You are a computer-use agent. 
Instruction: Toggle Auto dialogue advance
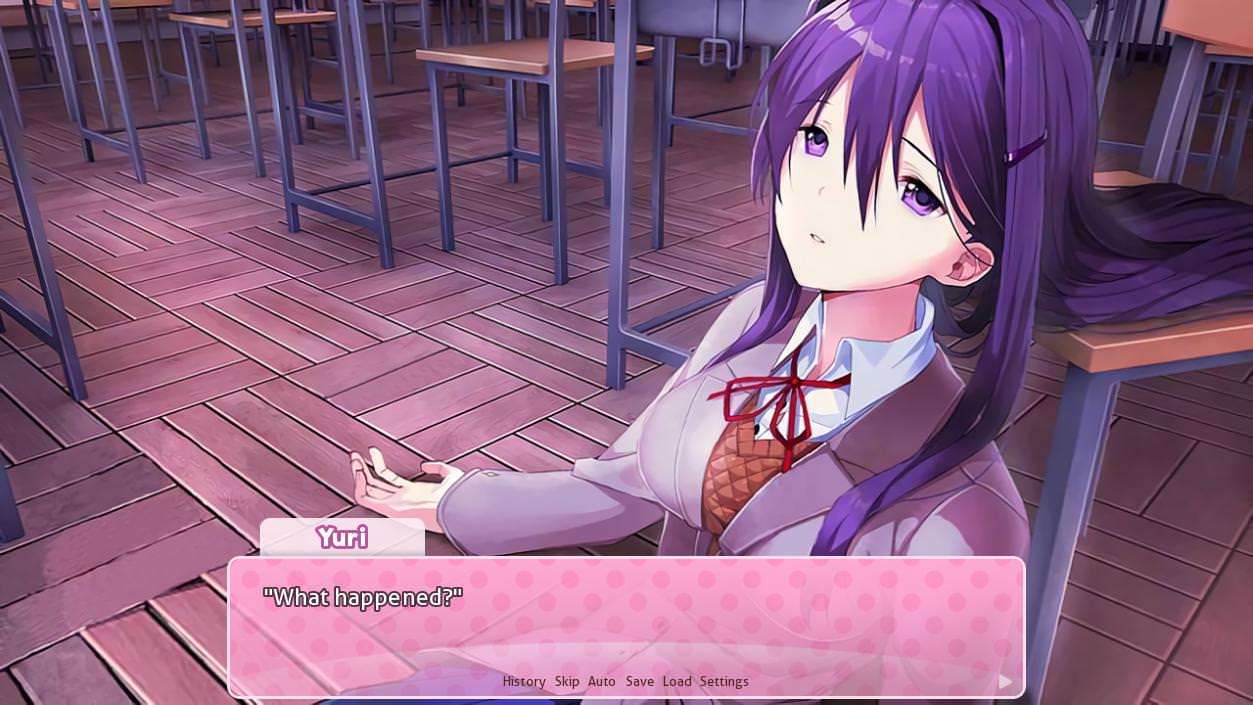pos(602,681)
